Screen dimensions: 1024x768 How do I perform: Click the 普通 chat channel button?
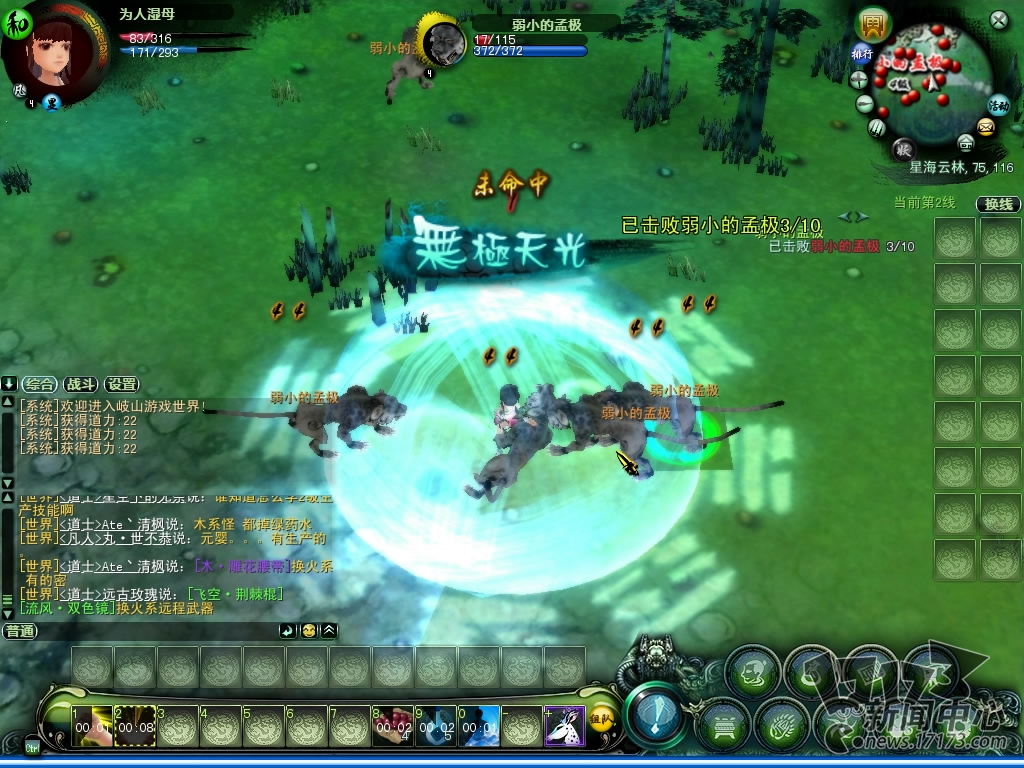click(20, 631)
